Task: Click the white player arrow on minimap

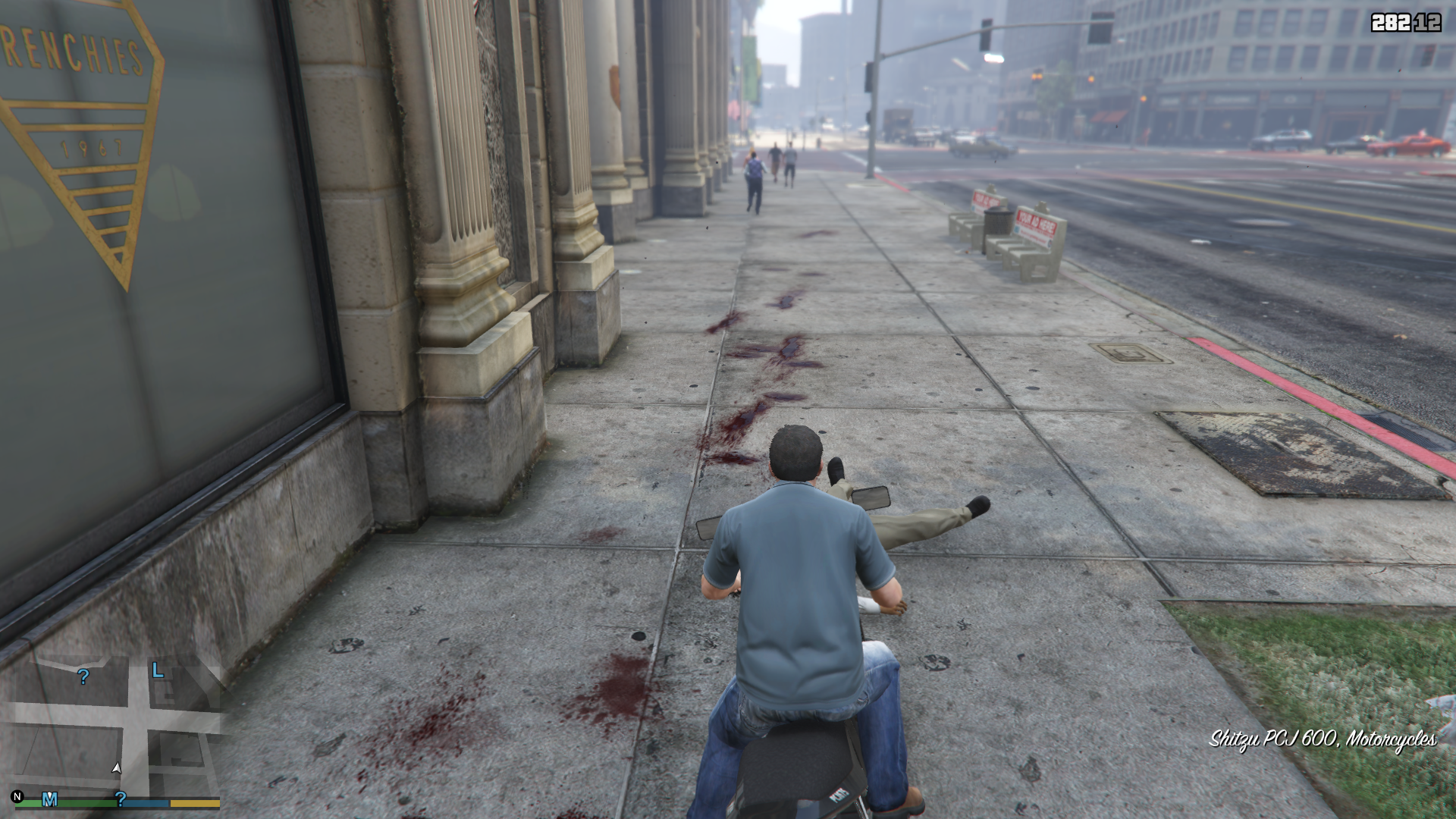Action: click(116, 768)
